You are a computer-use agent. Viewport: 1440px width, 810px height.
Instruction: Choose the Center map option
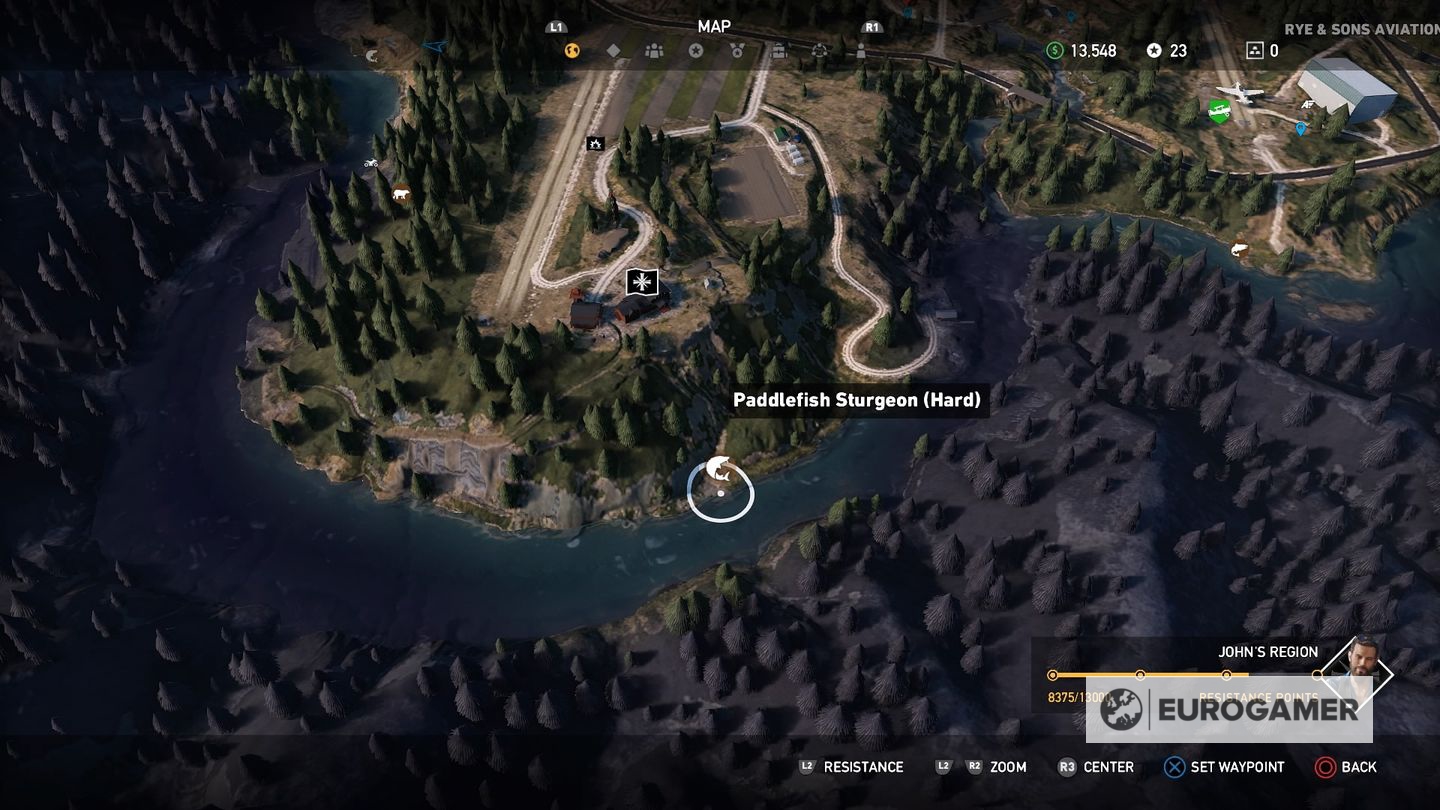click(x=1096, y=767)
